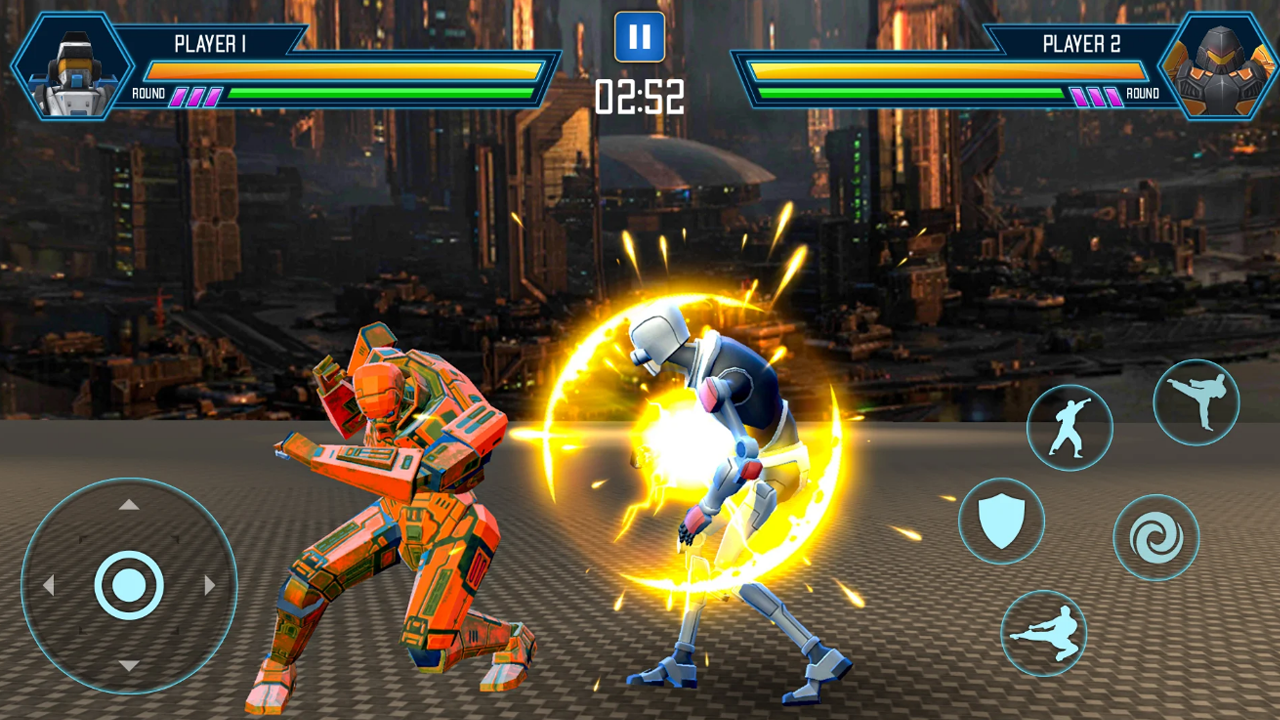The width and height of the screenshot is (1280, 720).
Task: Tap the up arrow on the joystick
Action: 128,505
